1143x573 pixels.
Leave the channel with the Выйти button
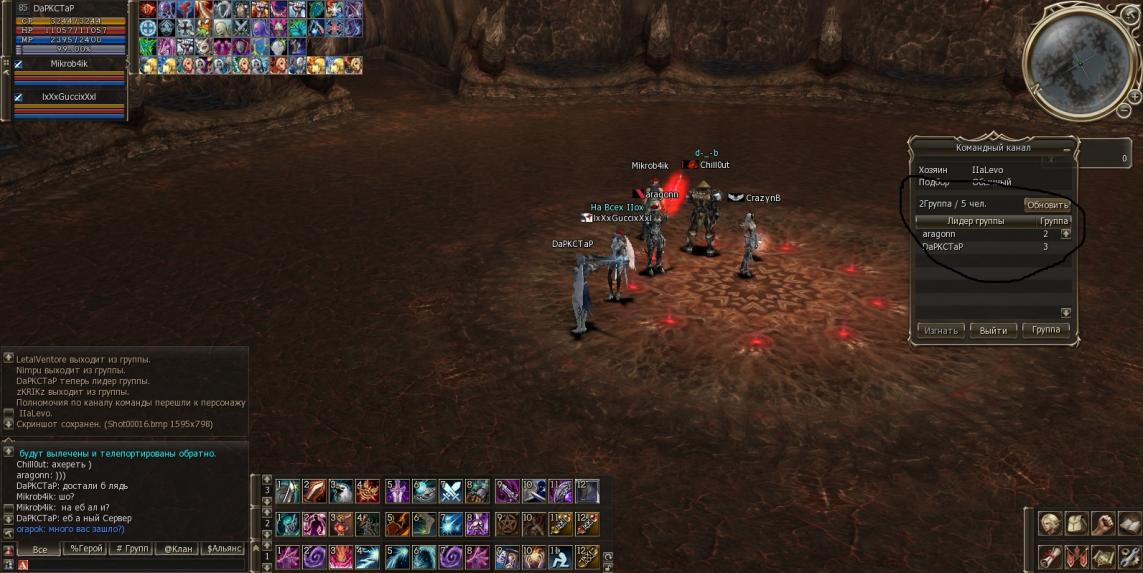[993, 330]
